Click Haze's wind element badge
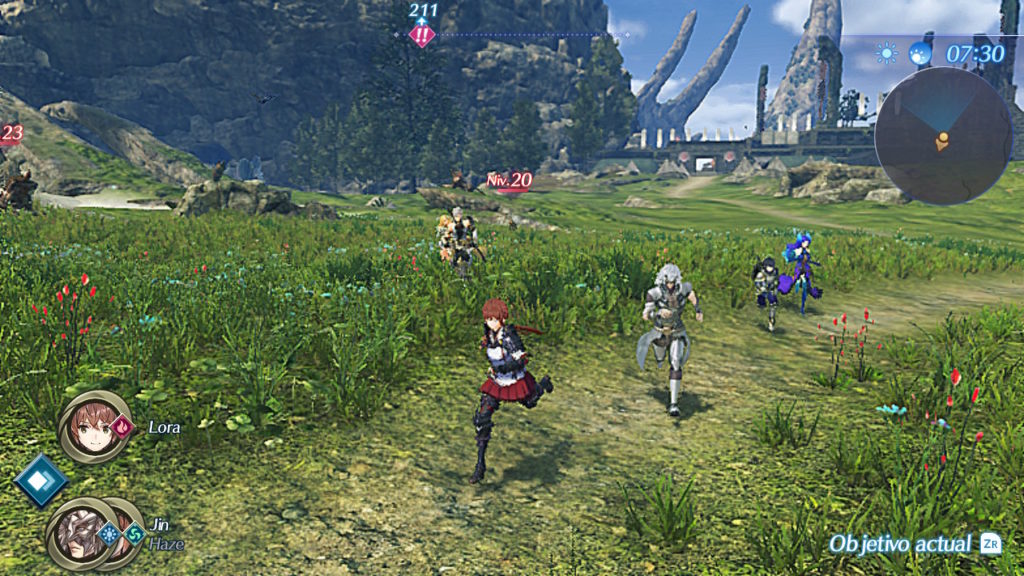 coord(132,534)
